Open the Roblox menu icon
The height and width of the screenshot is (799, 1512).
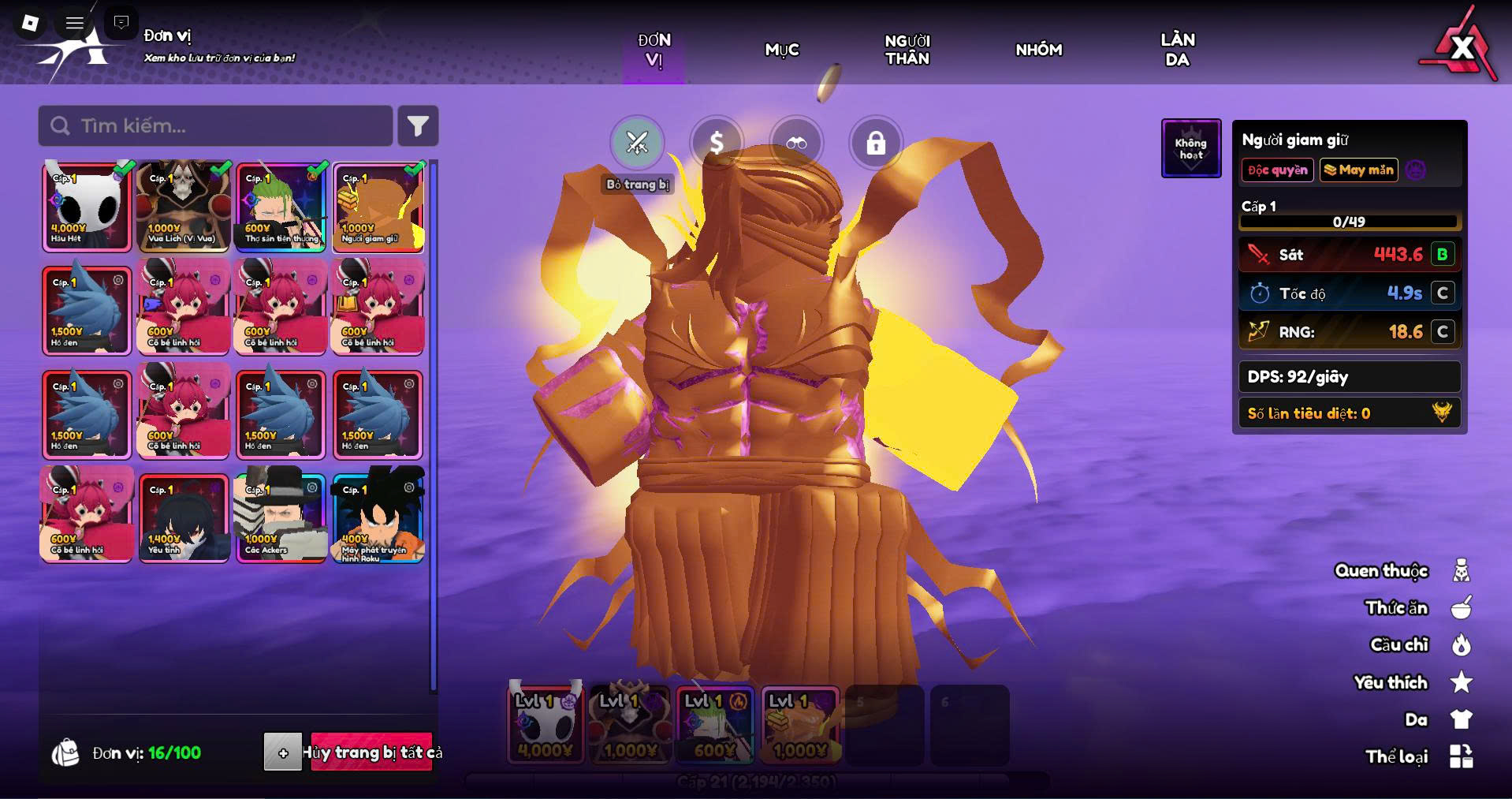point(30,23)
